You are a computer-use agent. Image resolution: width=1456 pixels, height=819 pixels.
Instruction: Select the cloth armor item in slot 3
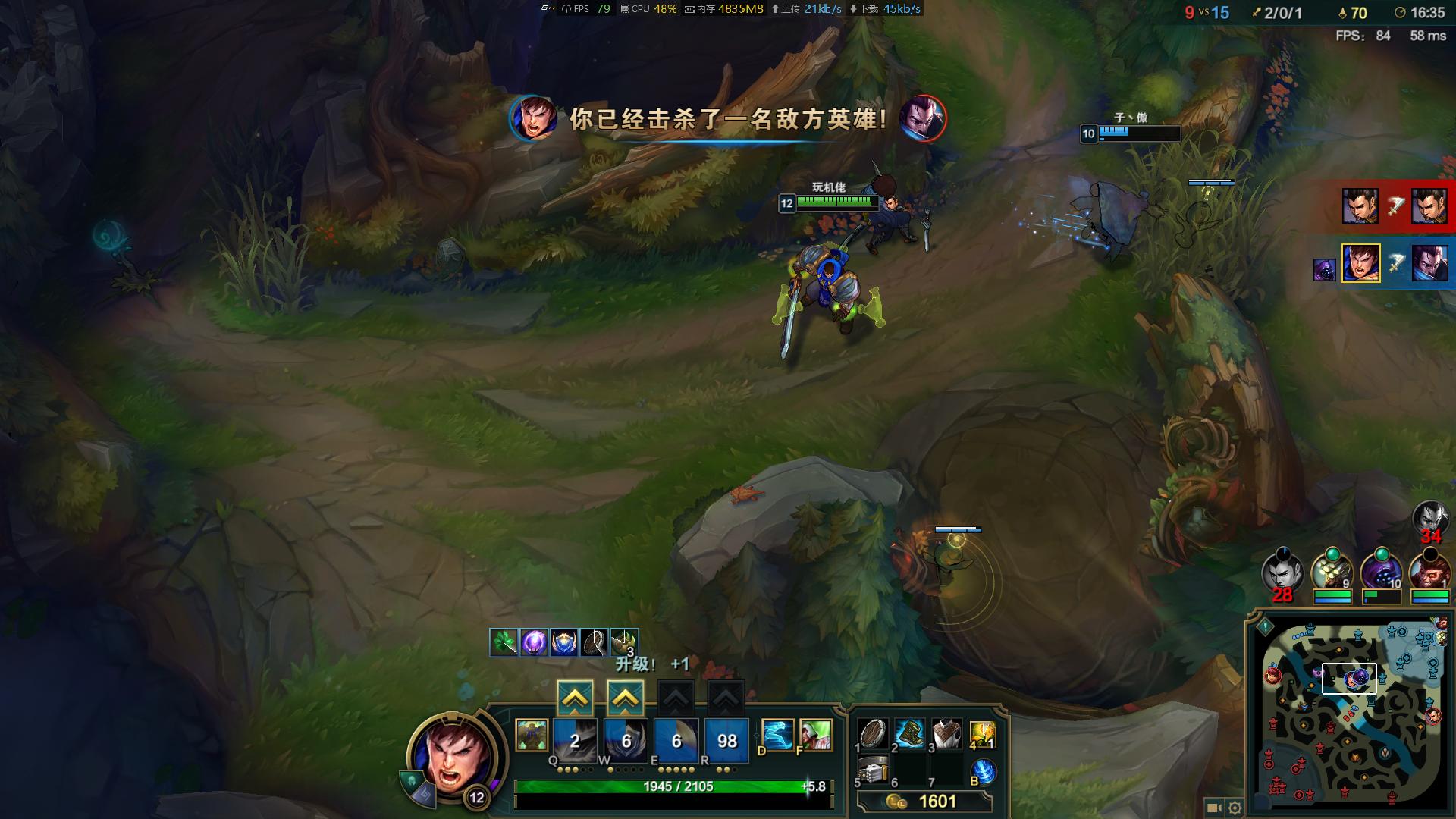tap(946, 733)
